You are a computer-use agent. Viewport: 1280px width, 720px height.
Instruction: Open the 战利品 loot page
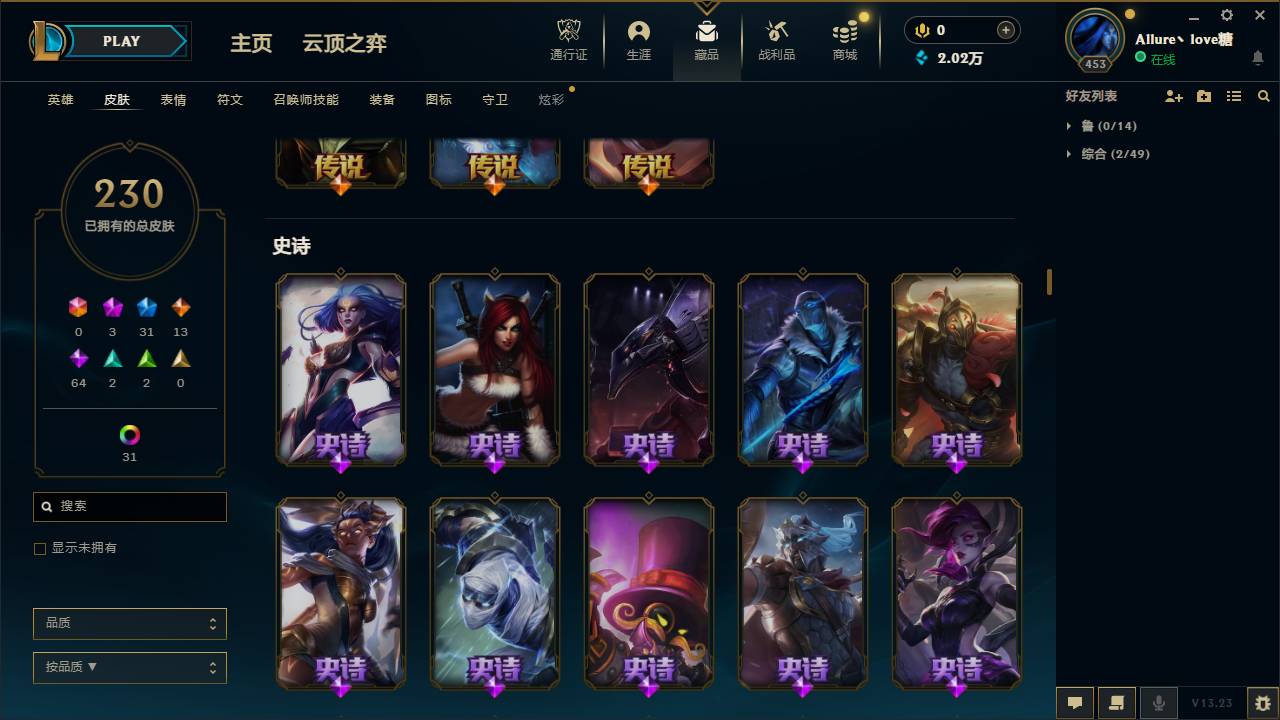coord(776,40)
